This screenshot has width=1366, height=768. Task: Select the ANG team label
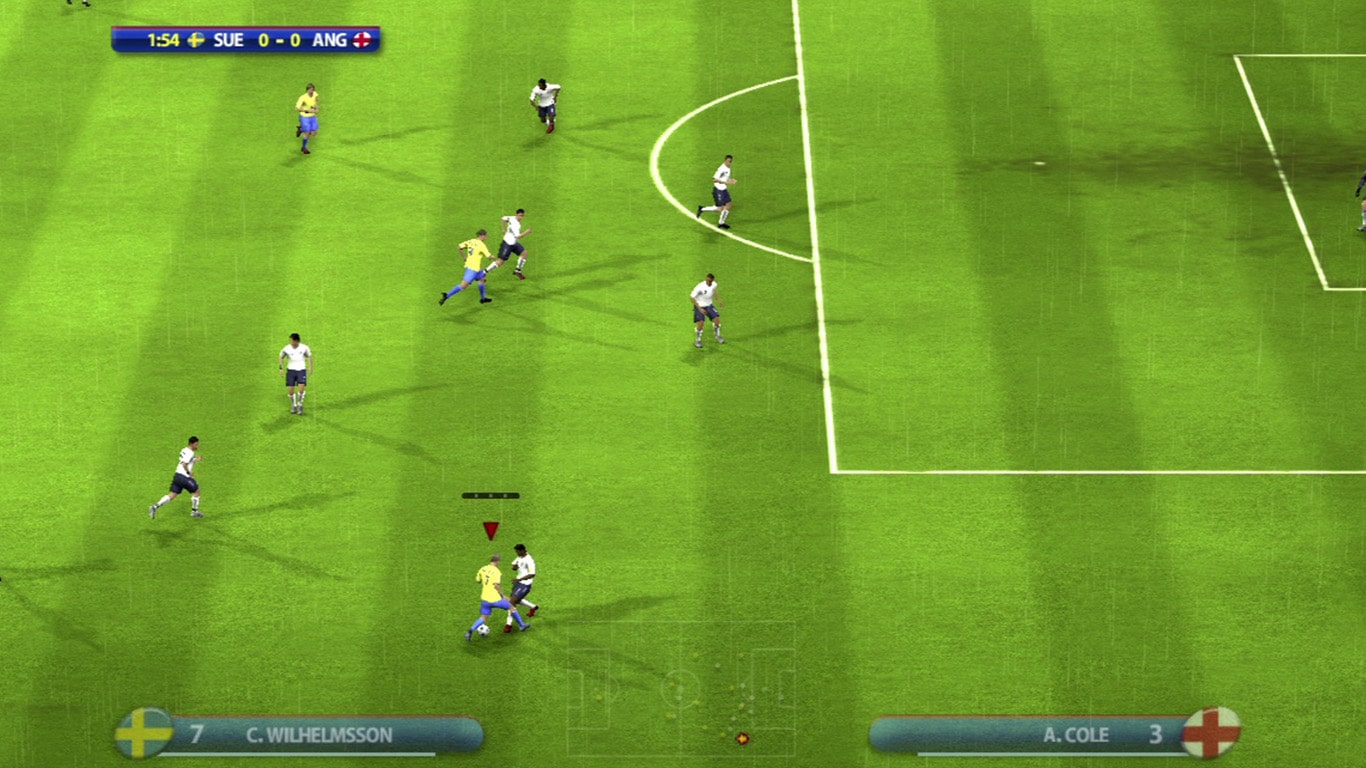330,40
